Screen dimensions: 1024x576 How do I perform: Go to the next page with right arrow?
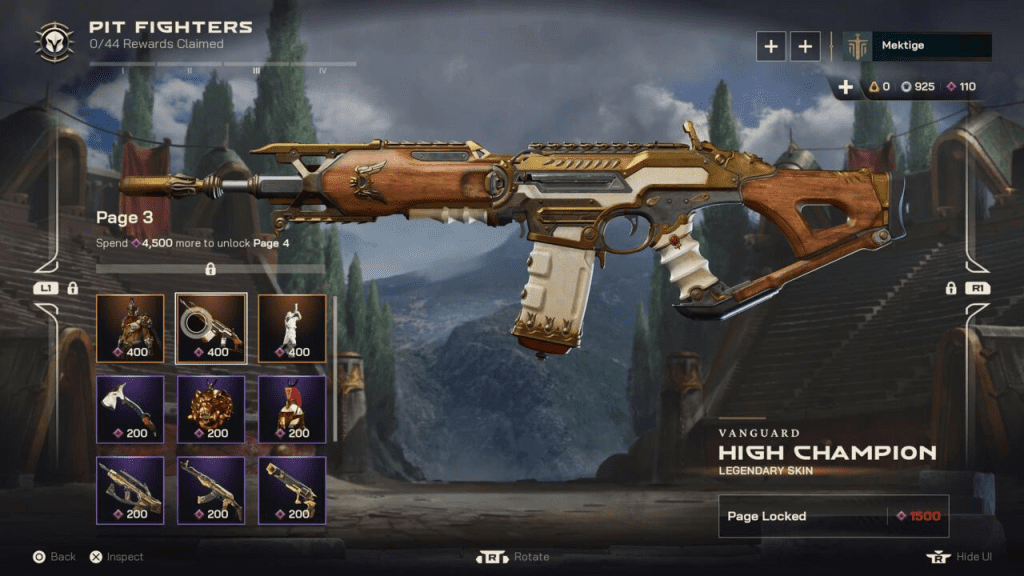(x=978, y=288)
